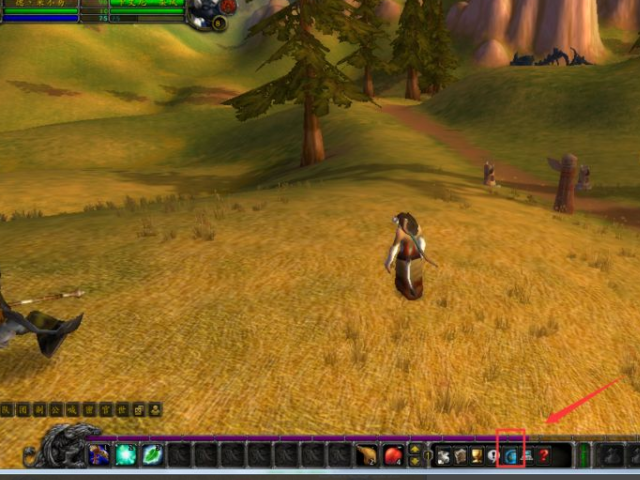Open the gold chalice achievements button
The height and width of the screenshot is (480, 640).
478,456
